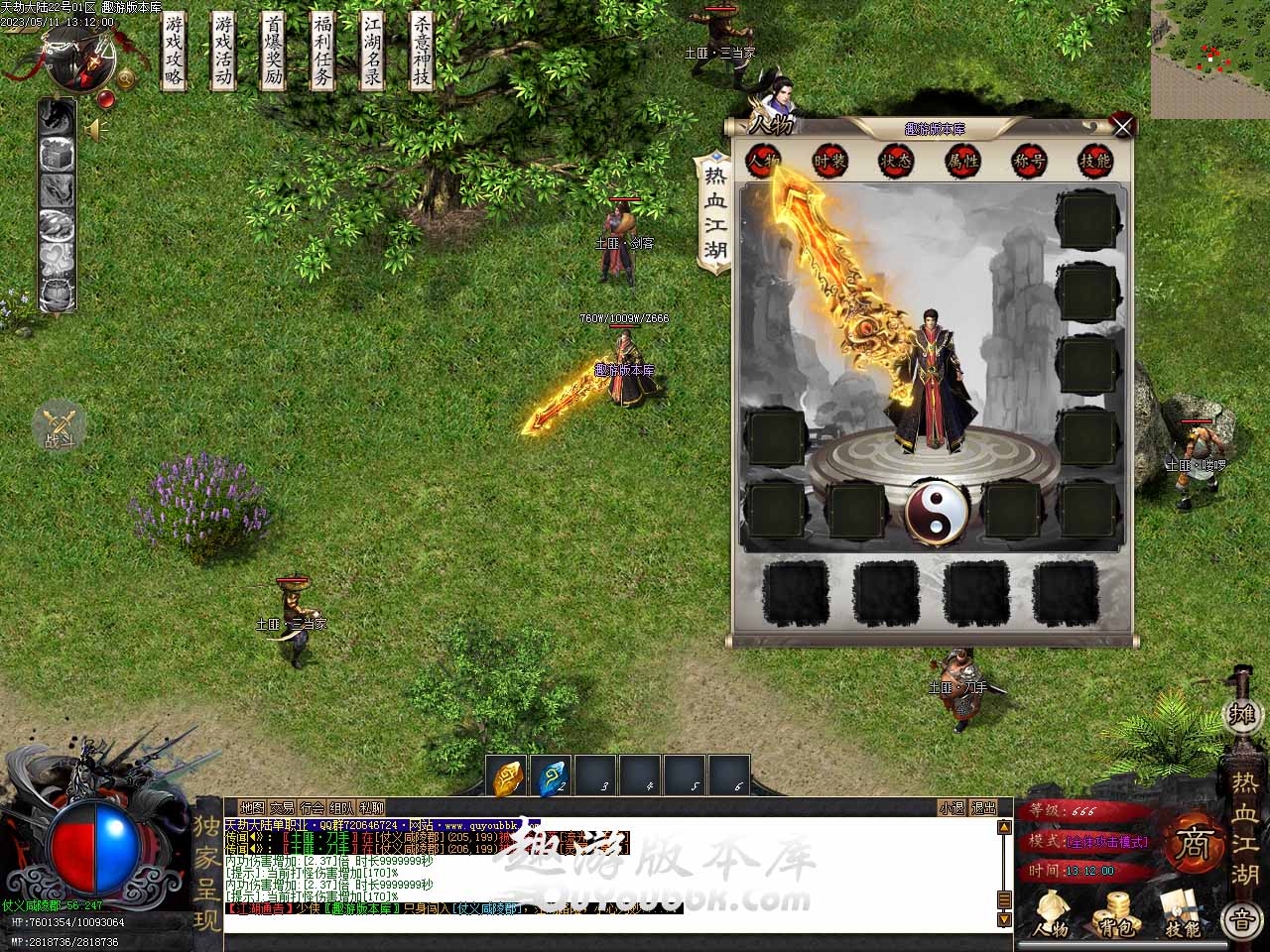Show the 江湖名录 directory scroll
The width and height of the screenshot is (1270, 952).
(373, 52)
